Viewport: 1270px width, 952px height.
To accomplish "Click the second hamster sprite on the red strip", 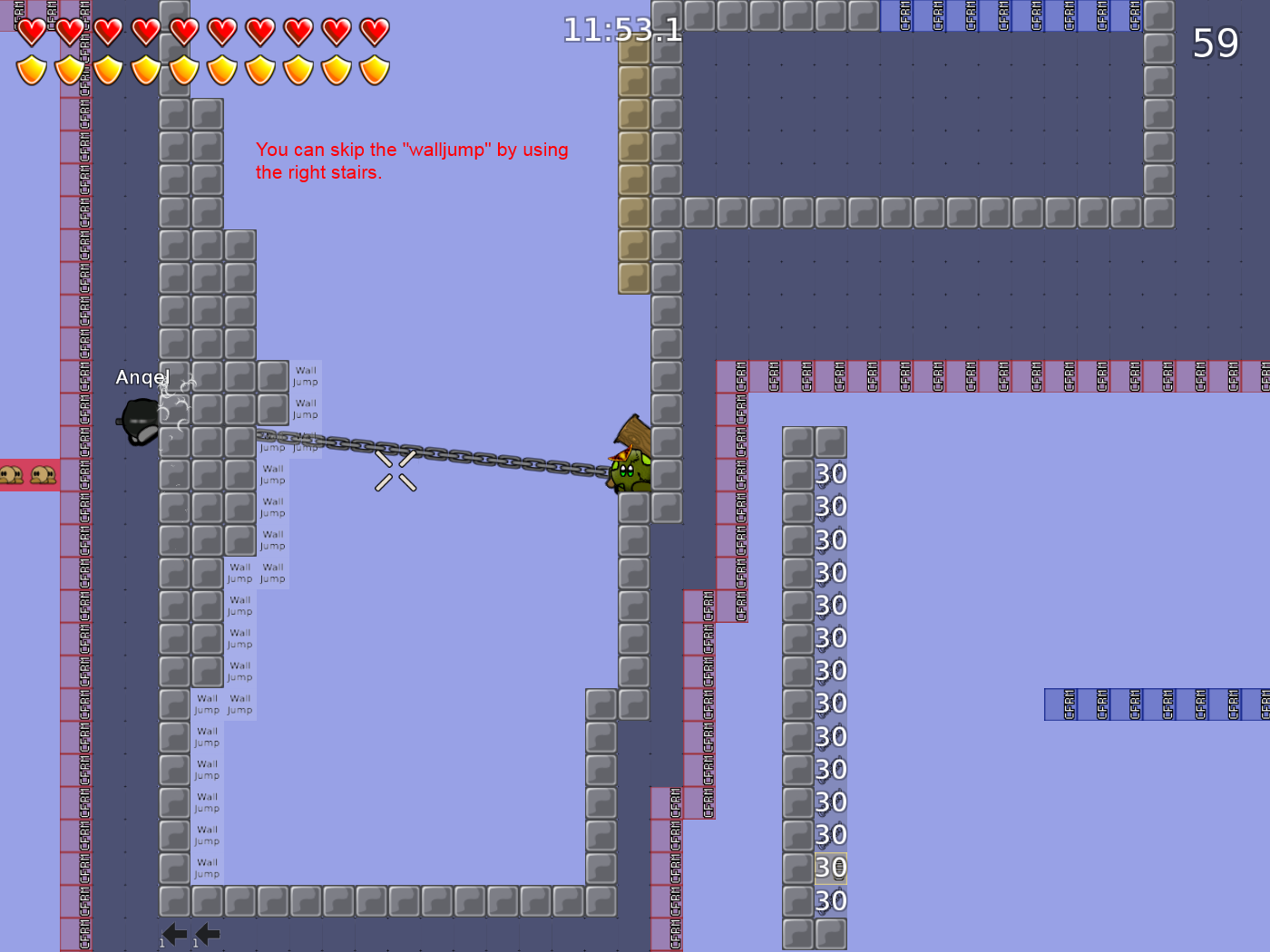I will (41, 473).
